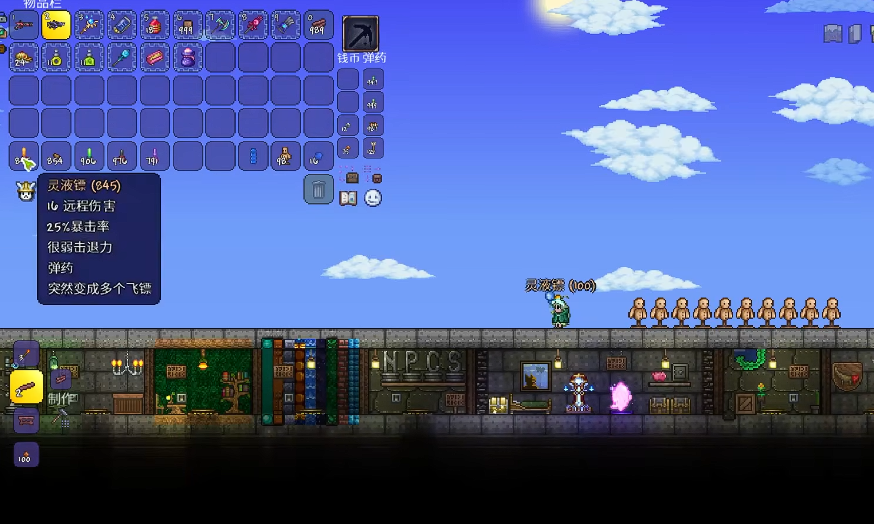Craft the highlighted yellow crafting recipe item

click(x=26, y=386)
